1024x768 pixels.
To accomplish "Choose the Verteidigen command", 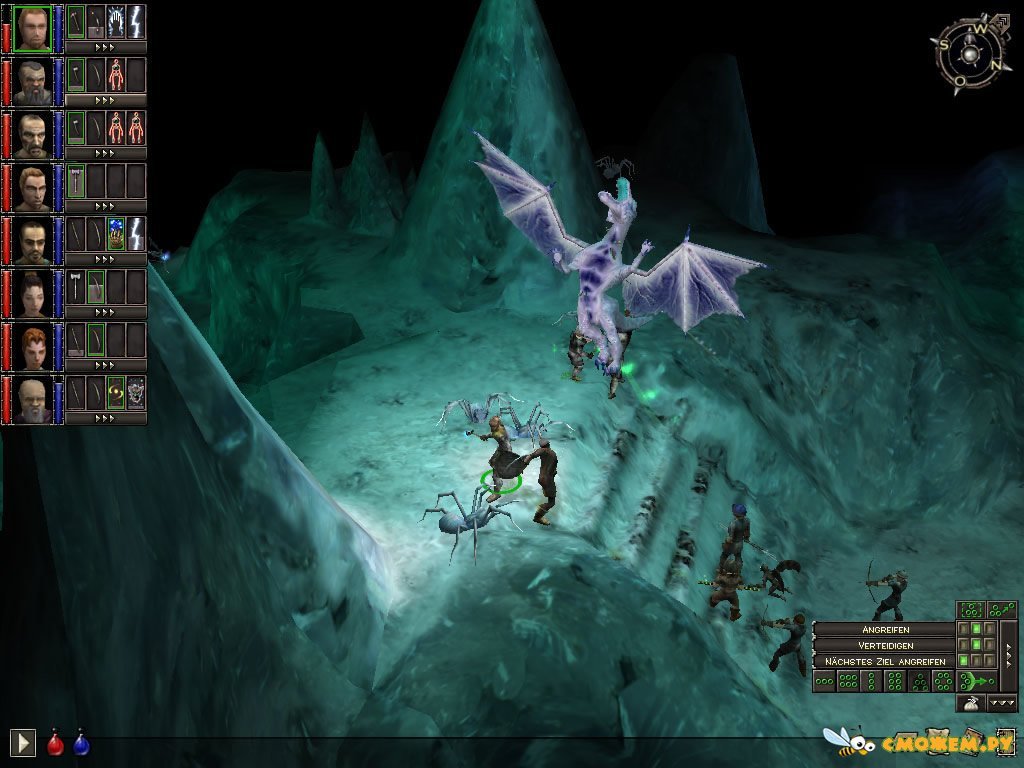I will 883,645.
